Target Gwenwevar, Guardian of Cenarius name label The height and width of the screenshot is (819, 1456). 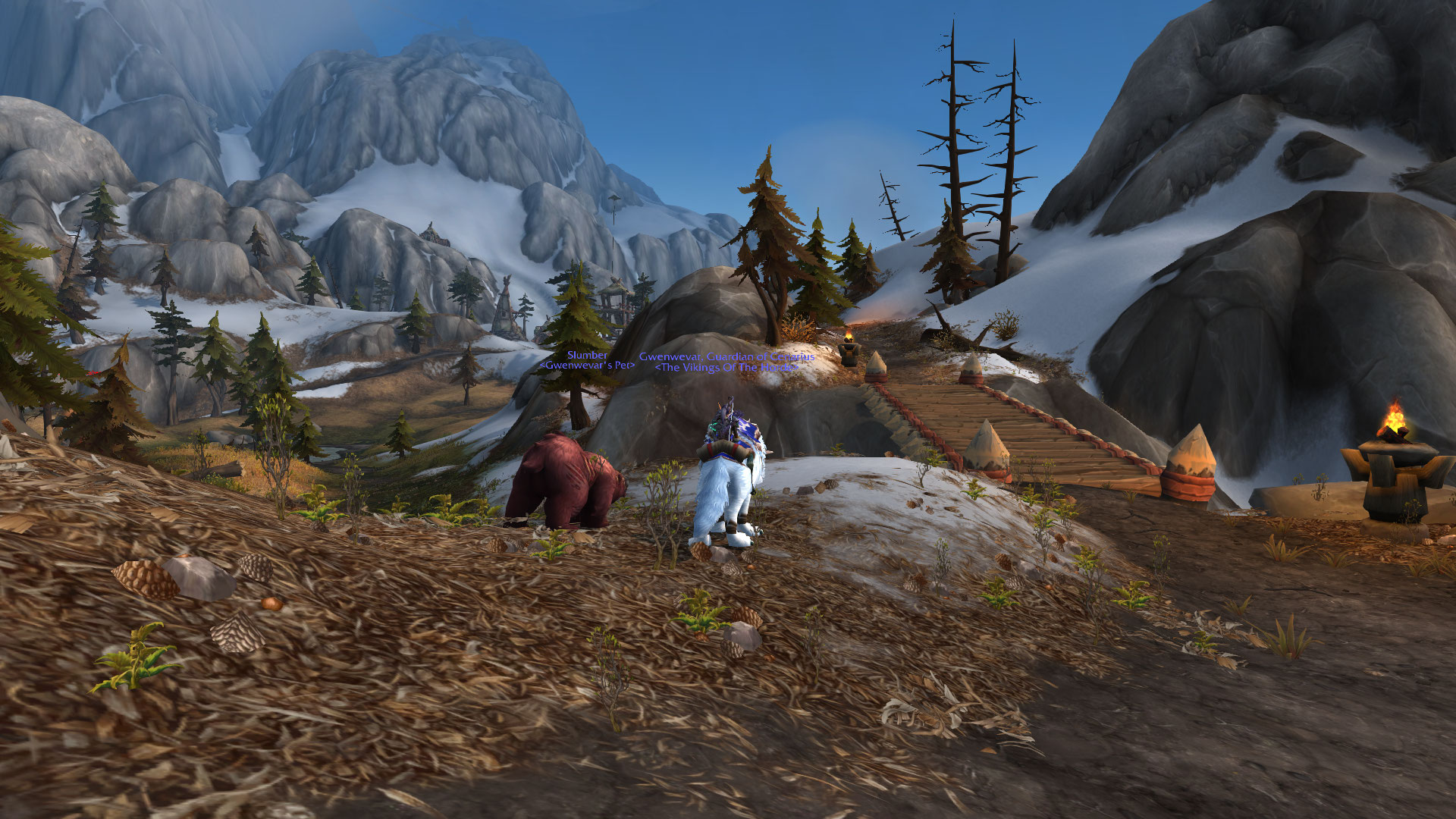click(726, 356)
